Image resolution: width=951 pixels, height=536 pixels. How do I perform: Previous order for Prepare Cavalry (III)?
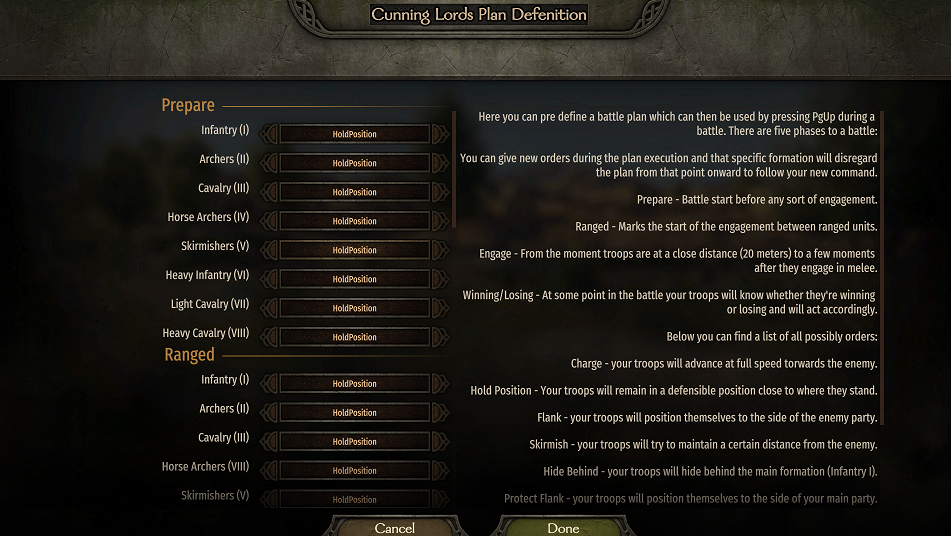pyautogui.click(x=269, y=192)
